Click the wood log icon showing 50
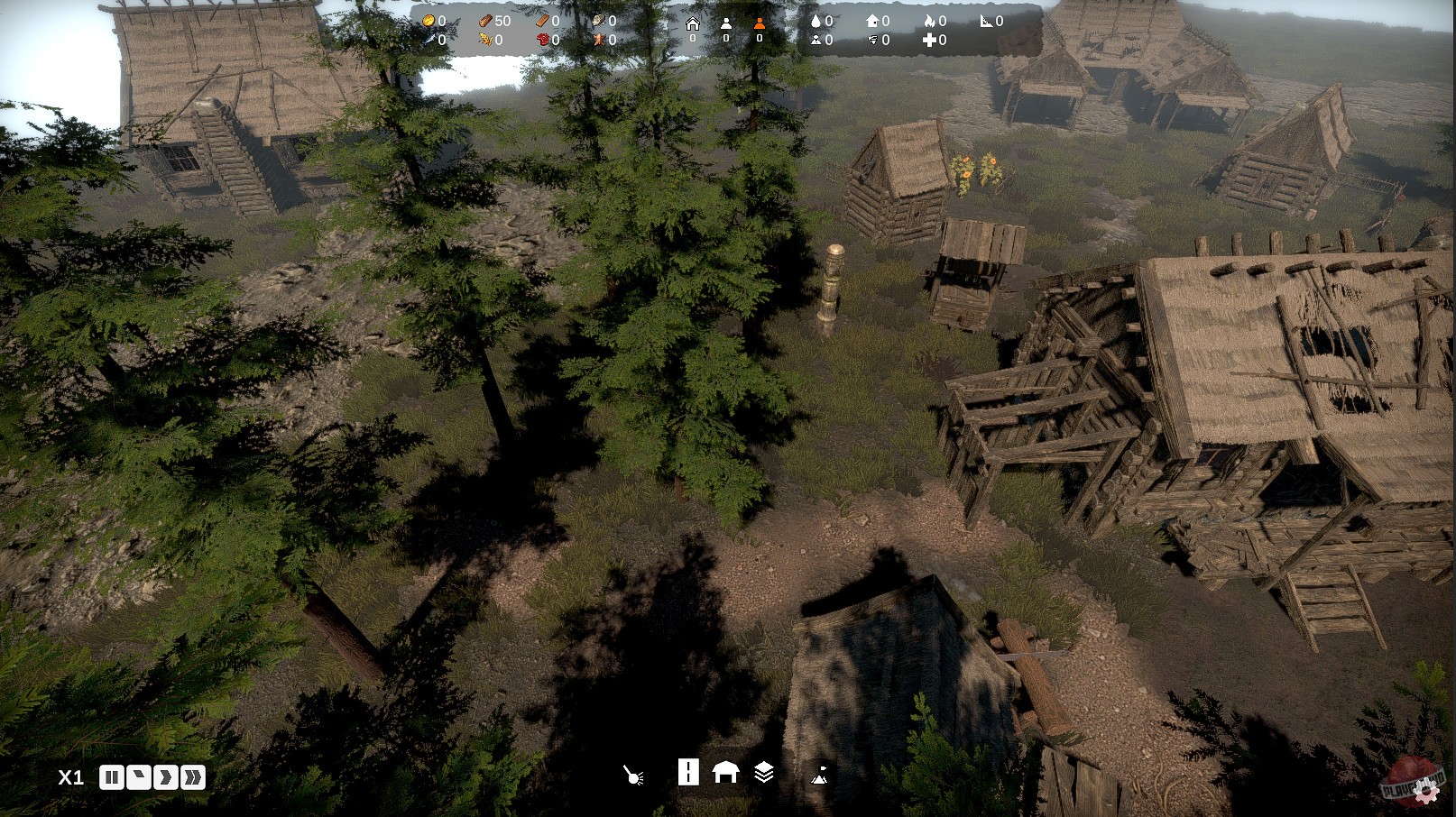 pos(485,20)
